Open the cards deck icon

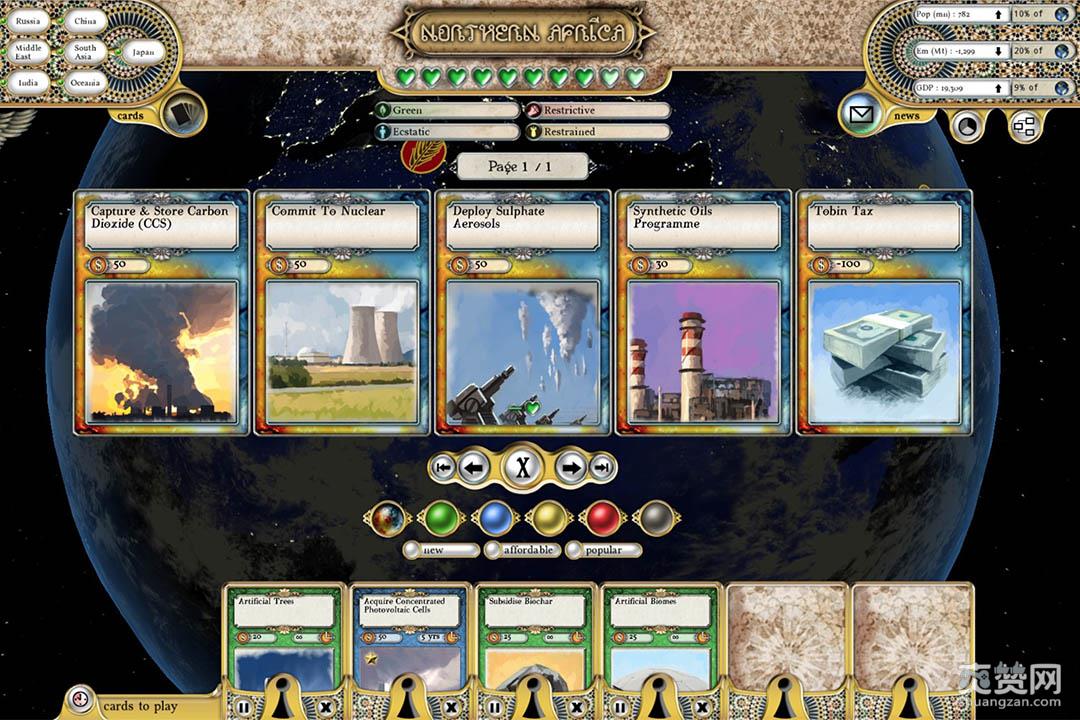[182, 114]
